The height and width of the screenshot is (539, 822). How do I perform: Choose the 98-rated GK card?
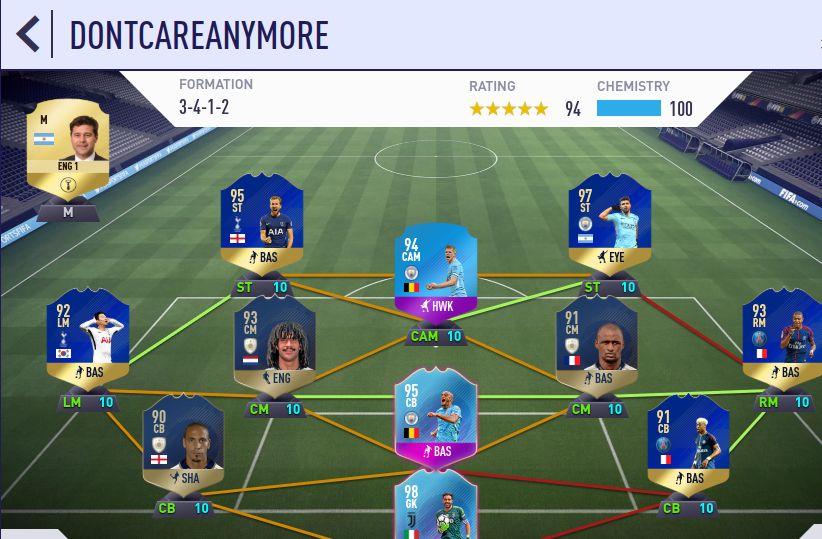click(436, 506)
